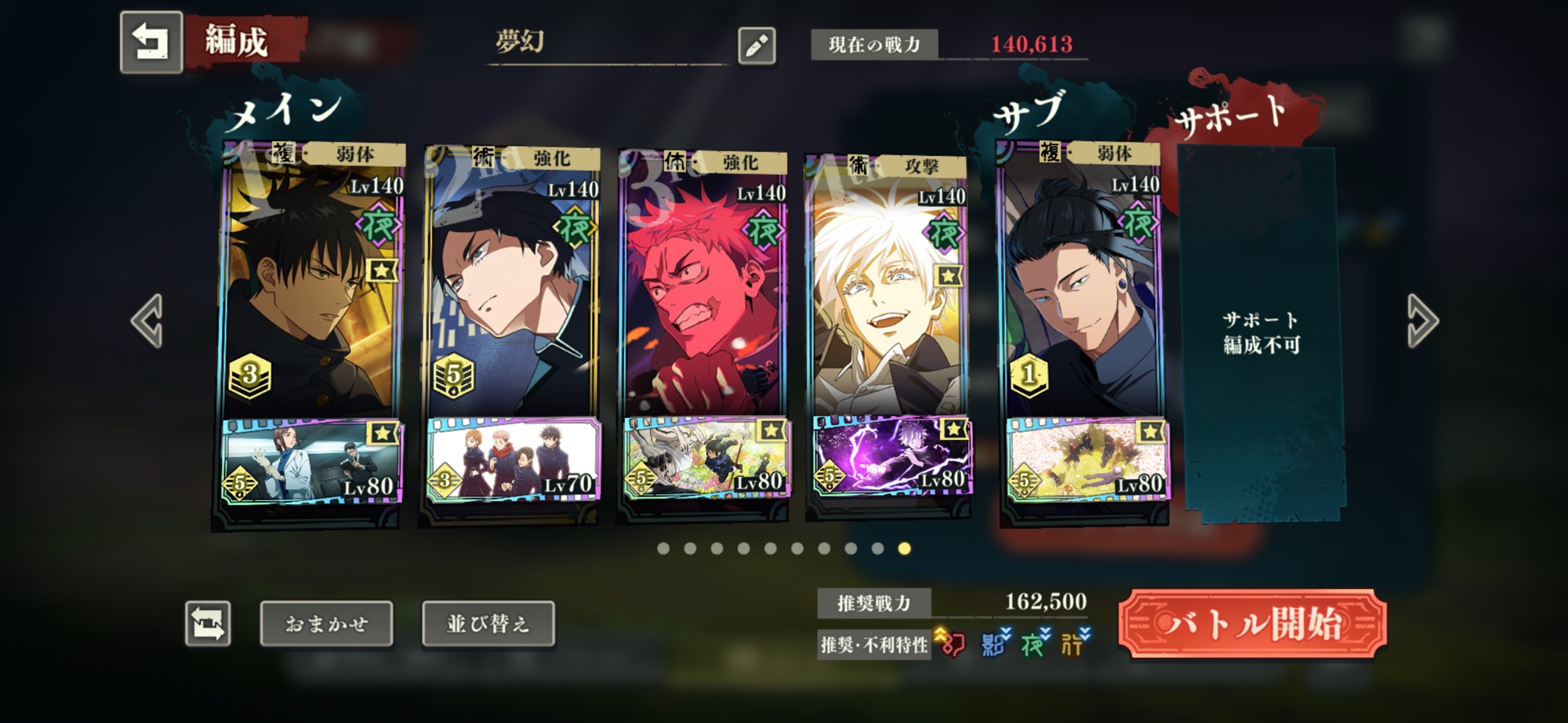1568x723 pixels.
Task: Start the battle with バトル開始
Action: [x=1252, y=624]
